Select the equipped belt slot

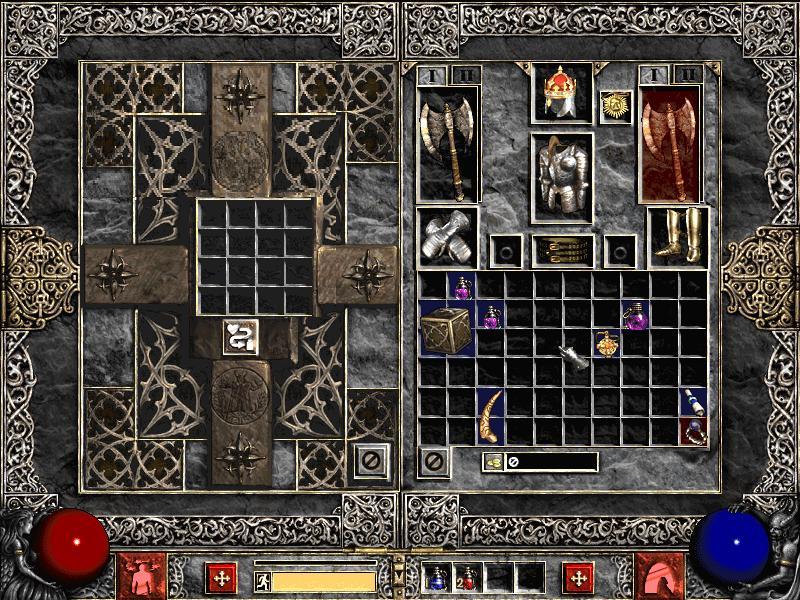click(562, 250)
